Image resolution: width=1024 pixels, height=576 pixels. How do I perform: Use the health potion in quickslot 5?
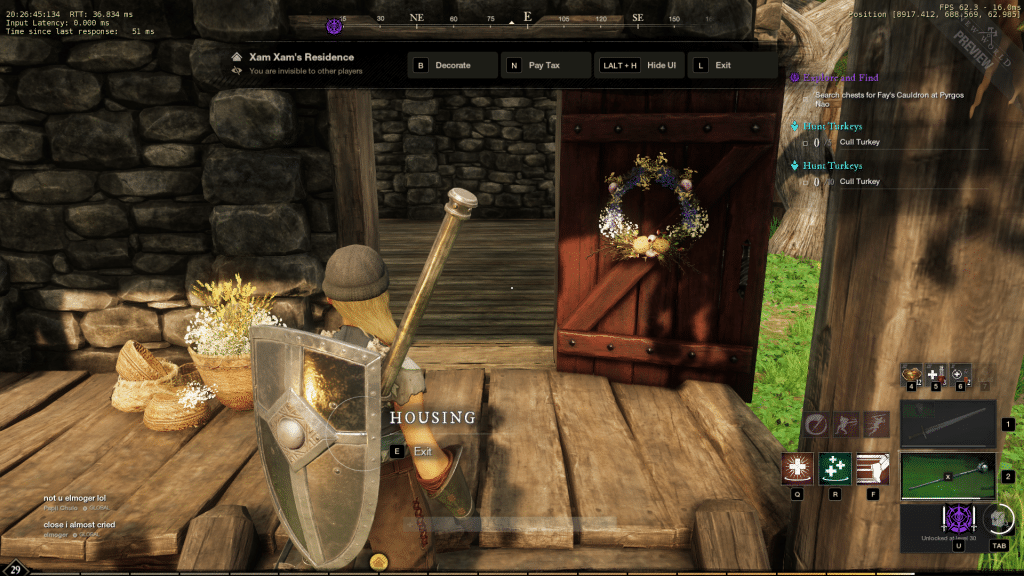pos(935,374)
